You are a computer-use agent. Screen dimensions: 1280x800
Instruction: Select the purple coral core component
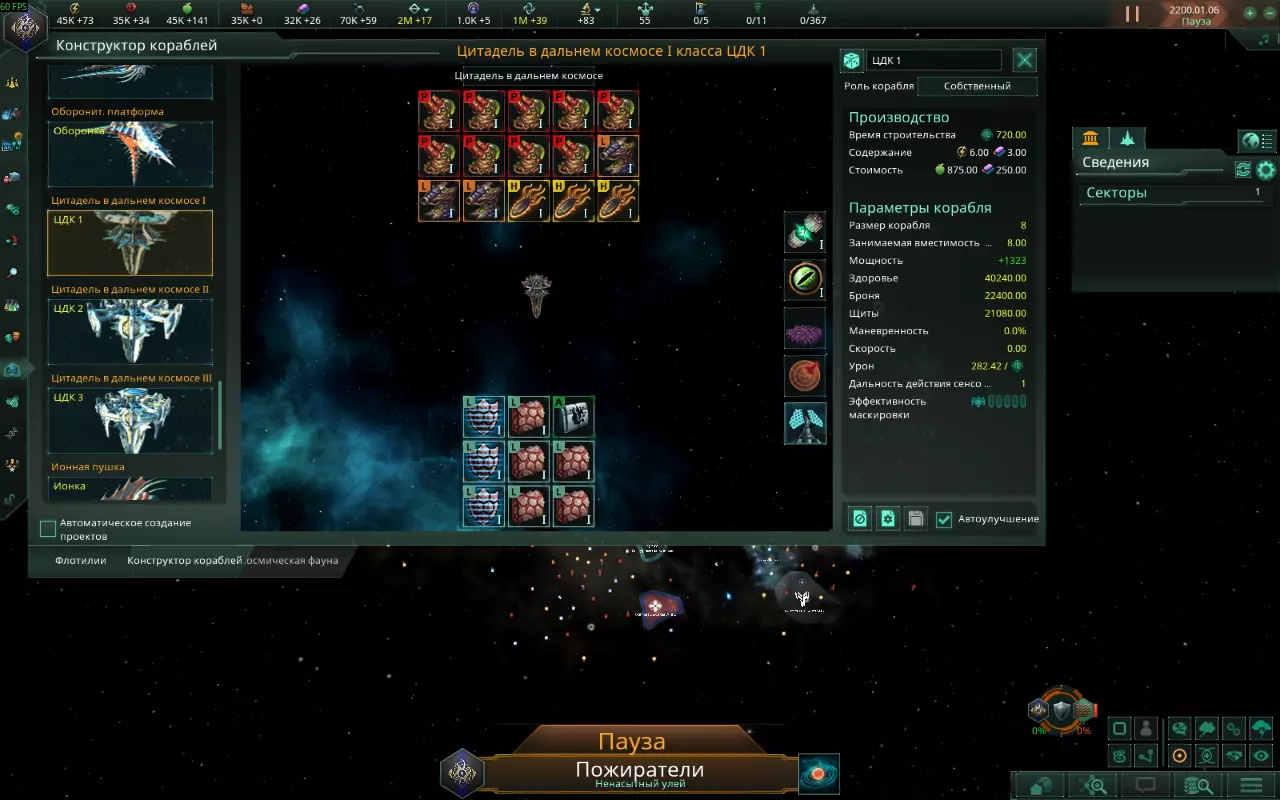805,328
